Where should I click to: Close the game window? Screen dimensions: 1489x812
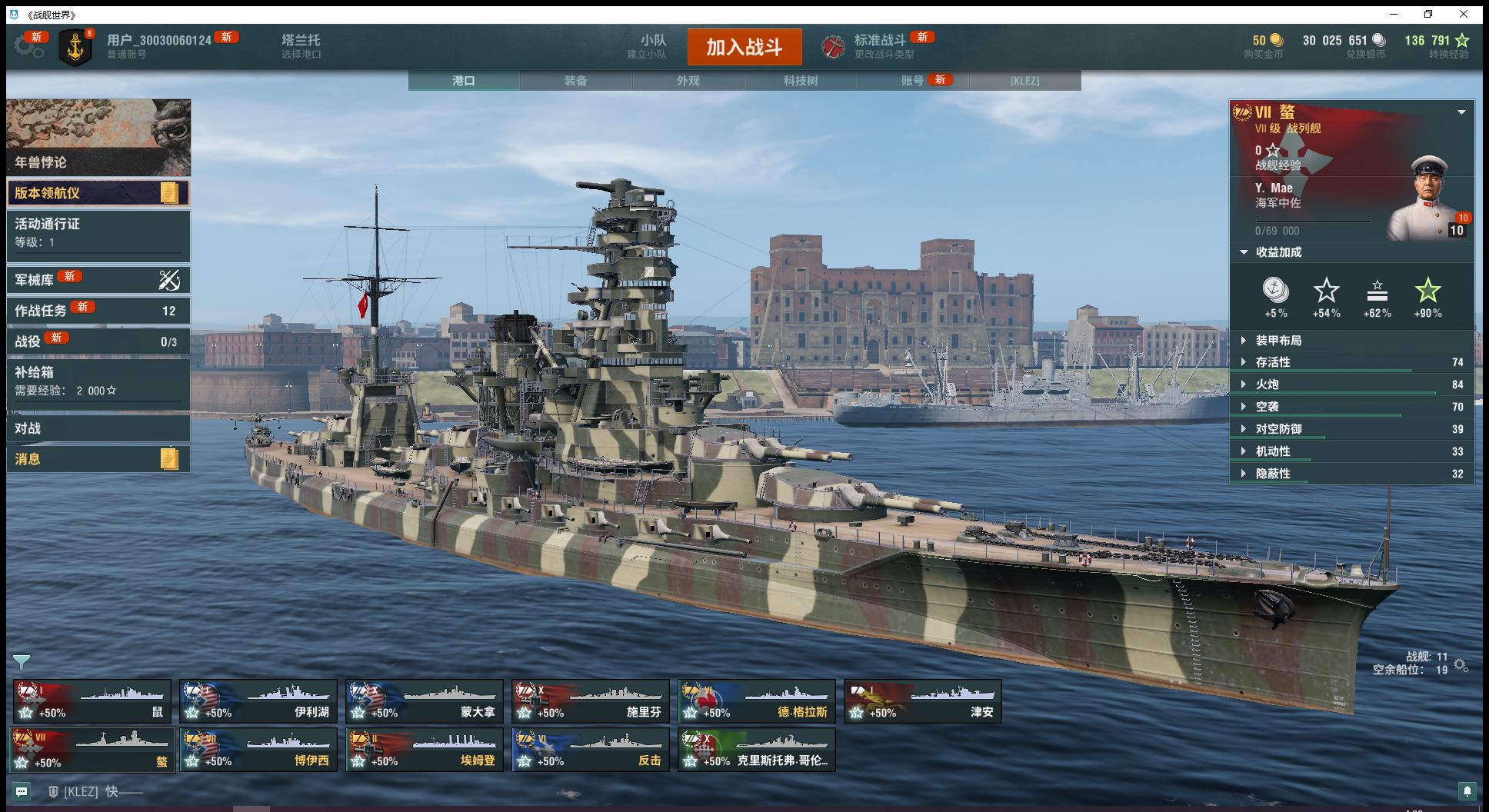tap(1464, 14)
